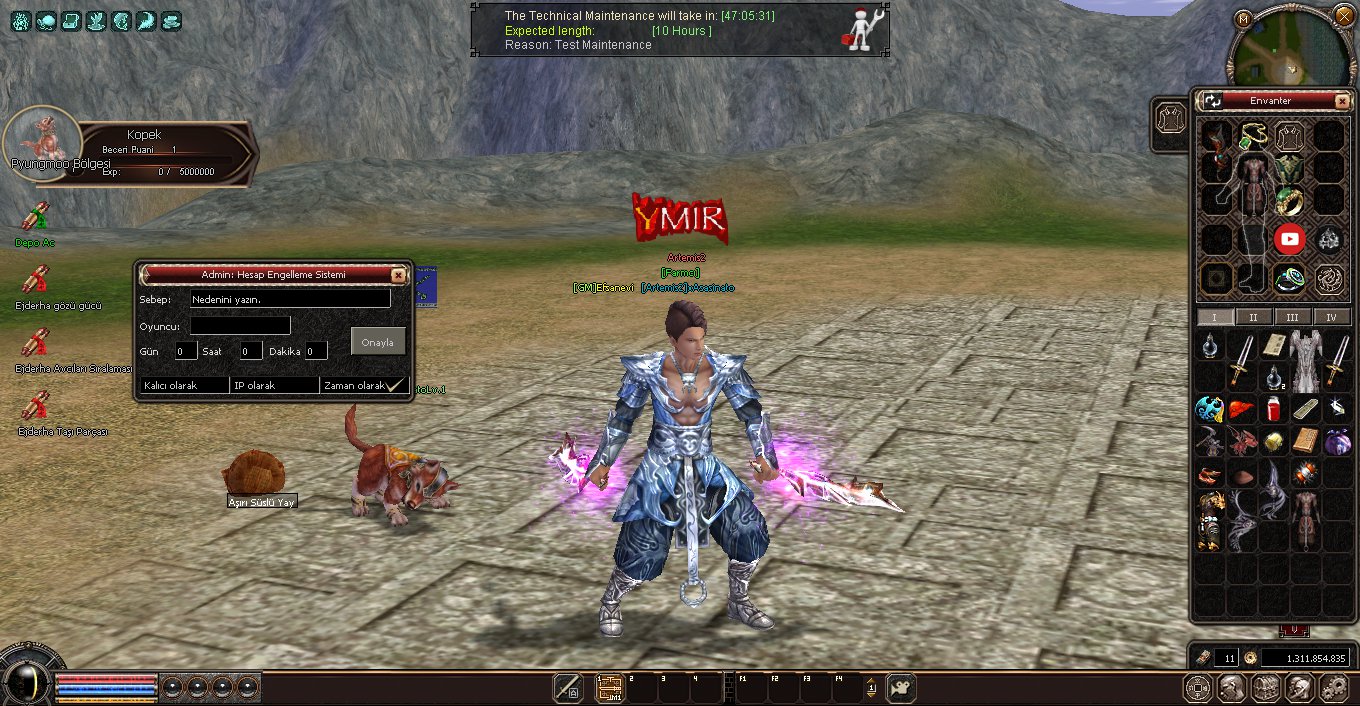This screenshot has width=1360, height=706.
Task: Open the Kopek pet portrait panel
Action: (x=42, y=144)
